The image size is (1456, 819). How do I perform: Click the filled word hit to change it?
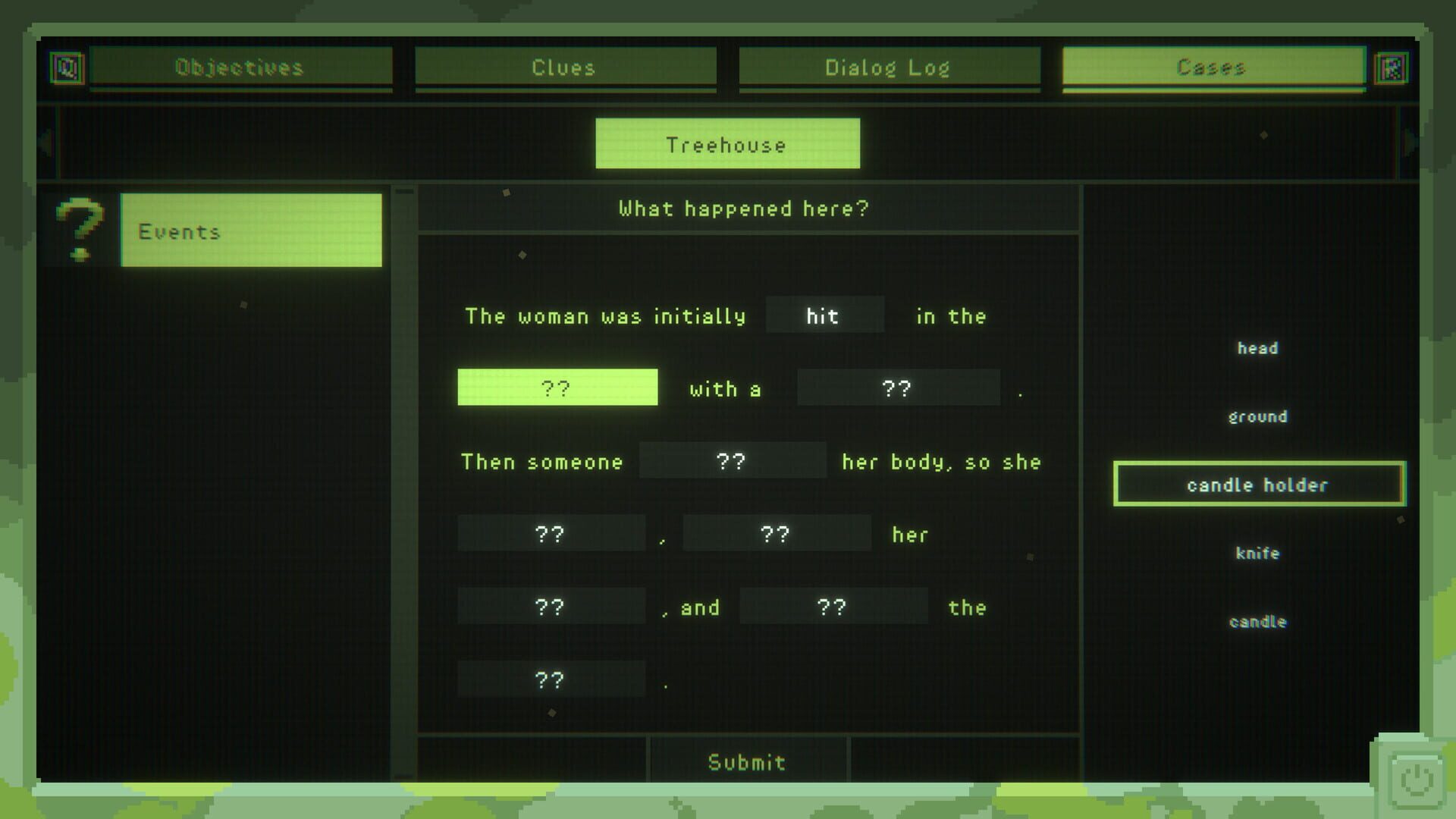point(824,315)
